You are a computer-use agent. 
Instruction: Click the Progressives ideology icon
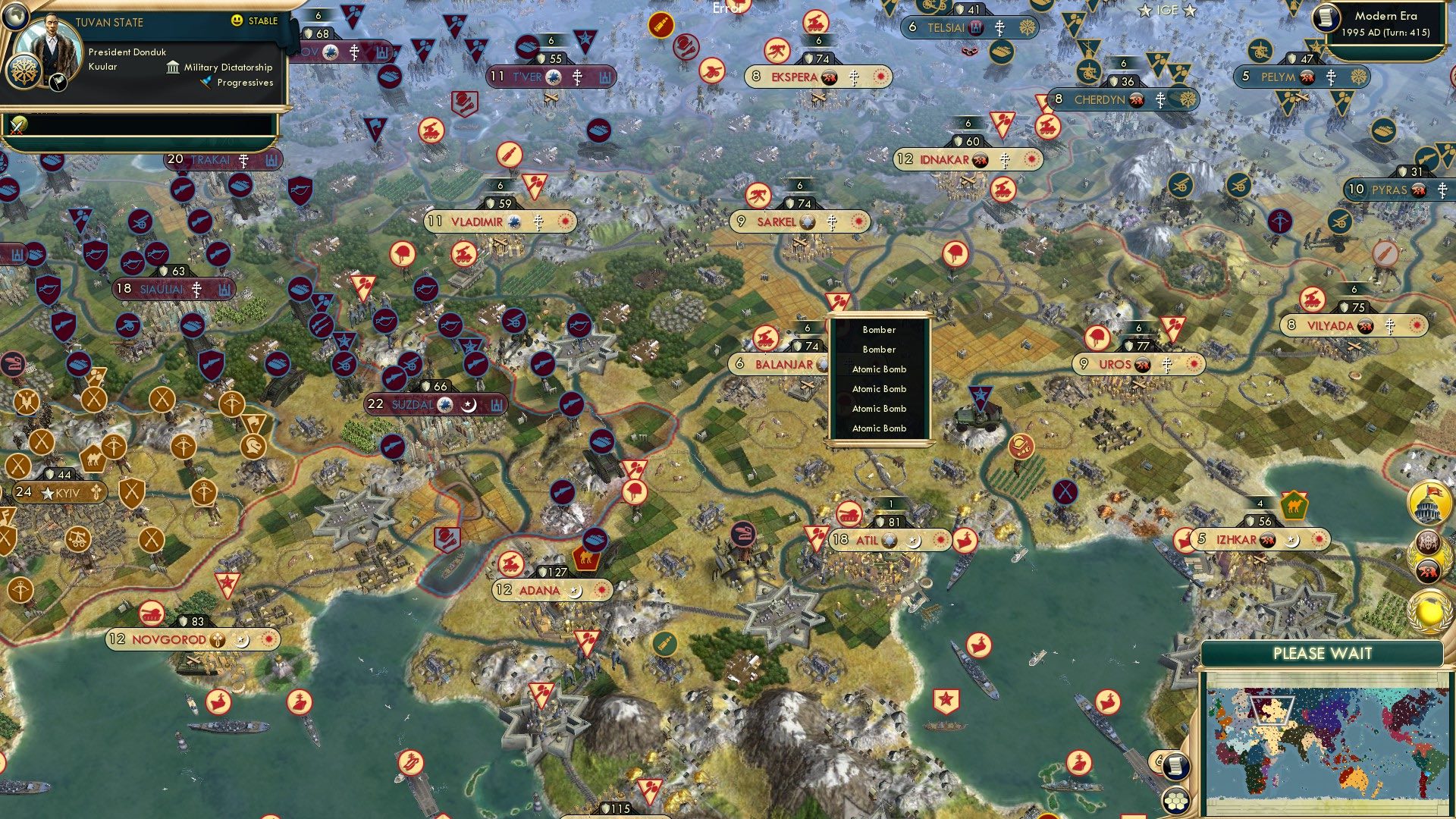click(203, 83)
